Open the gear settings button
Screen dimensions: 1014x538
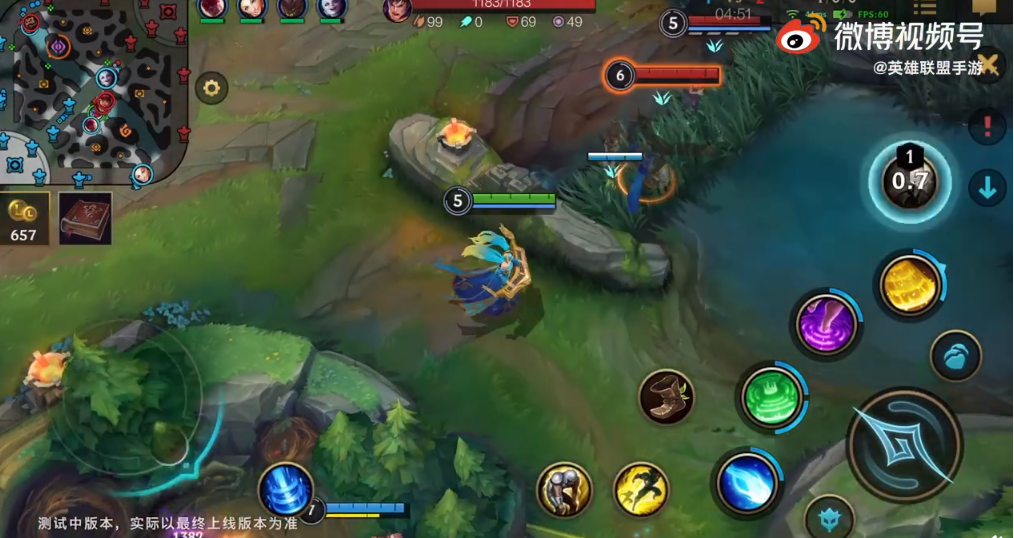(211, 88)
